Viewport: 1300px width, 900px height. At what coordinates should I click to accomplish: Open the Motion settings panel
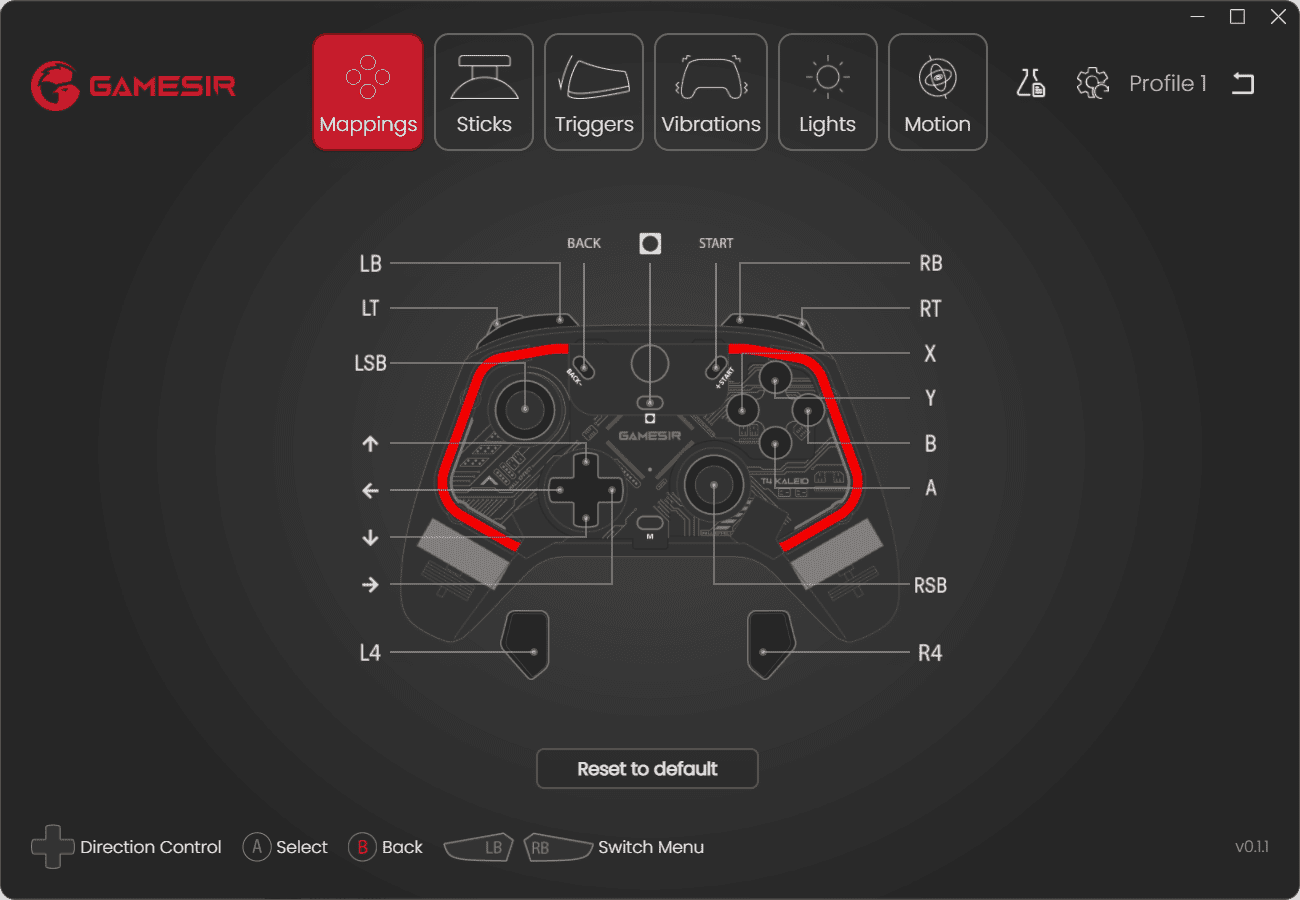click(x=937, y=91)
